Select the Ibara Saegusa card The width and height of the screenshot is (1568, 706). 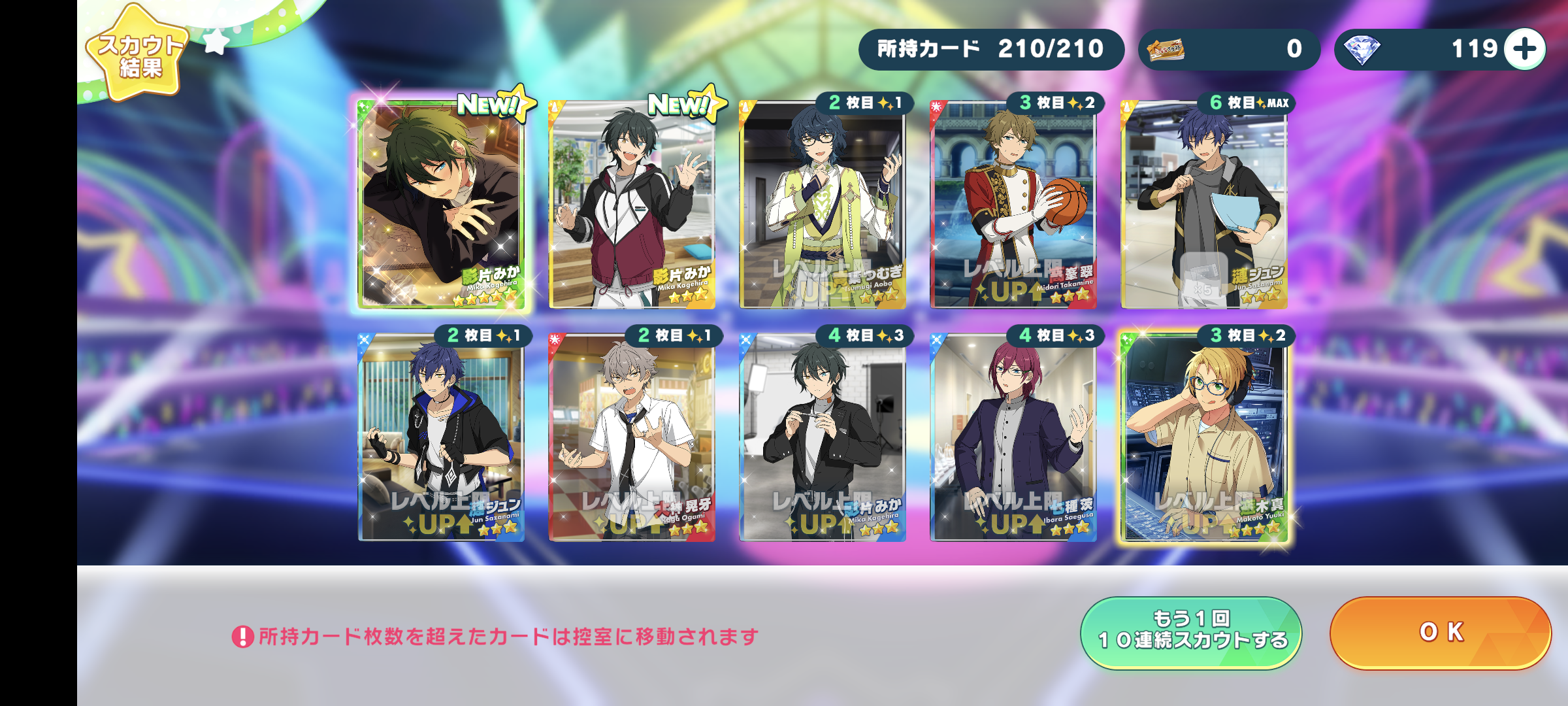[1013, 437]
